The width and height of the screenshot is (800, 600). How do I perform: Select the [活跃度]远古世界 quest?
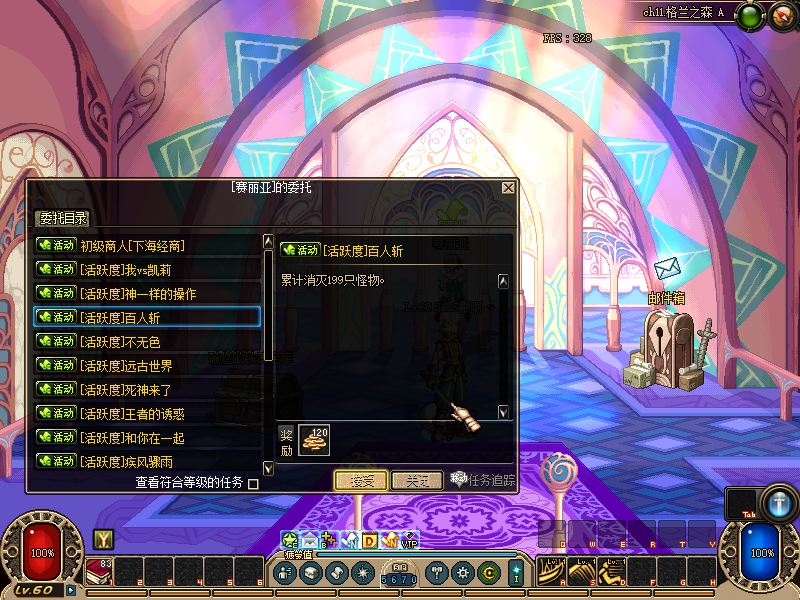point(147,365)
